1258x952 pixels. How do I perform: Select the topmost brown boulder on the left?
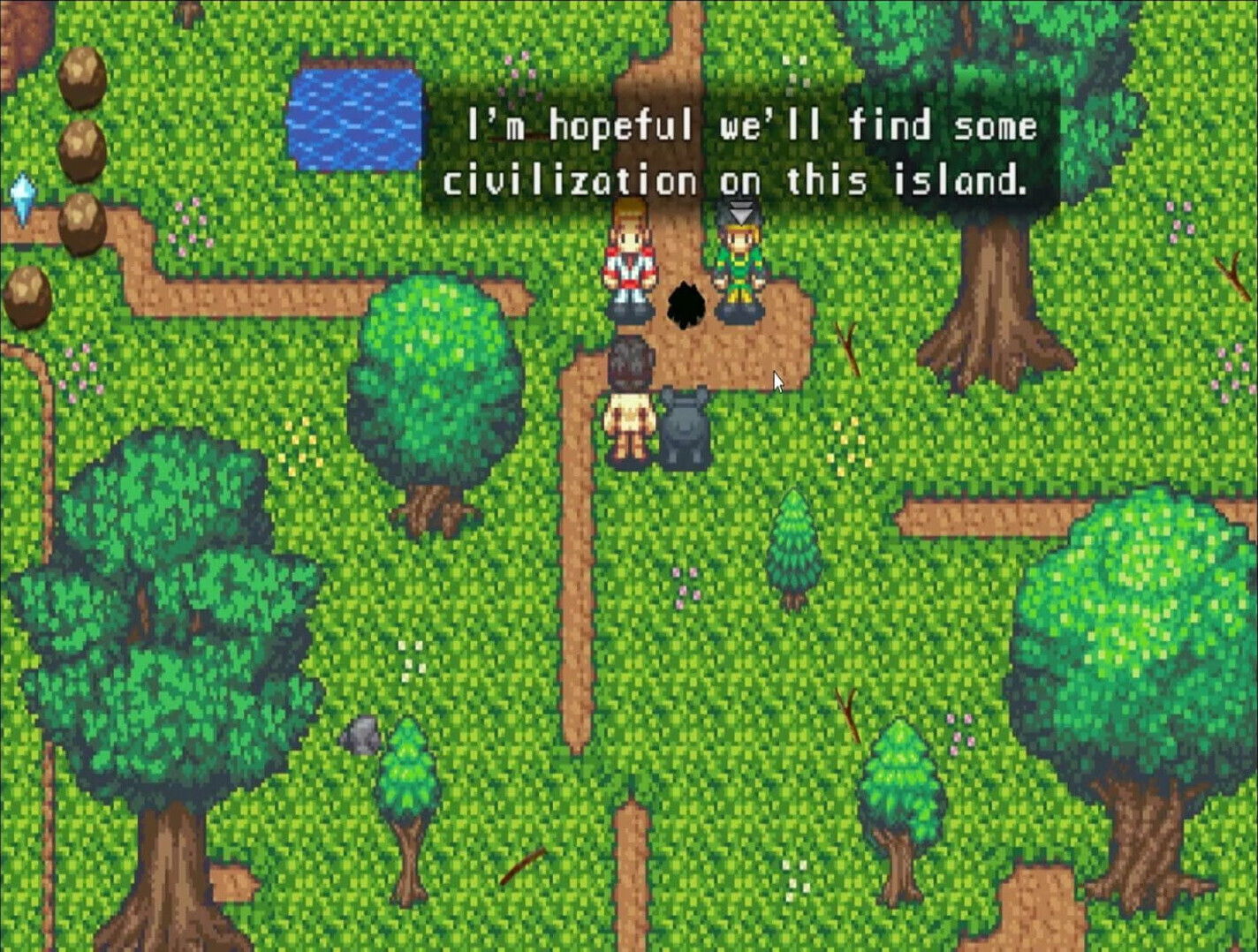click(84, 75)
